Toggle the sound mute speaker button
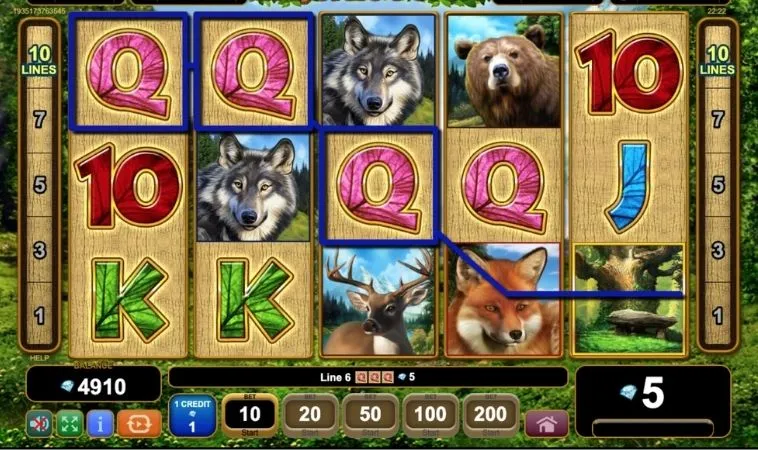Image resolution: width=758 pixels, height=450 pixels. click(39, 422)
